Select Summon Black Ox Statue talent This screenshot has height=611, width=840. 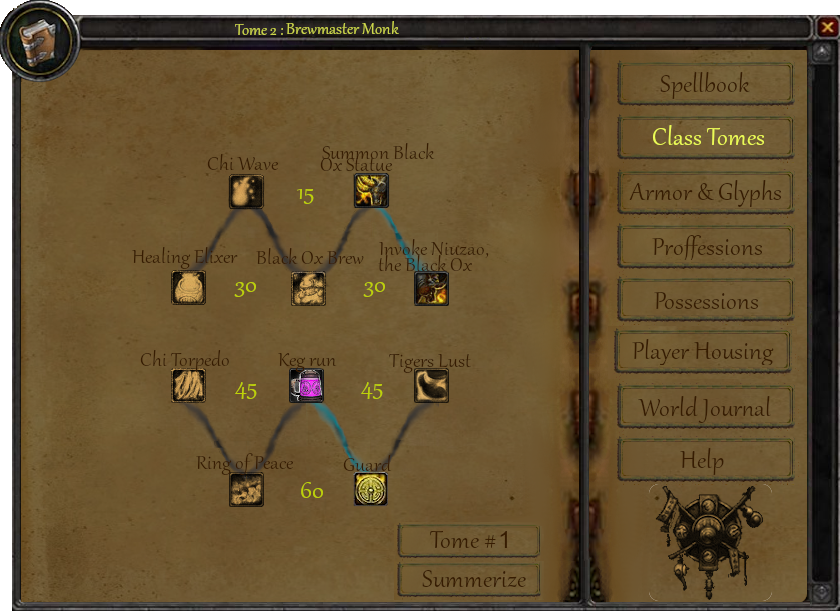(x=371, y=191)
